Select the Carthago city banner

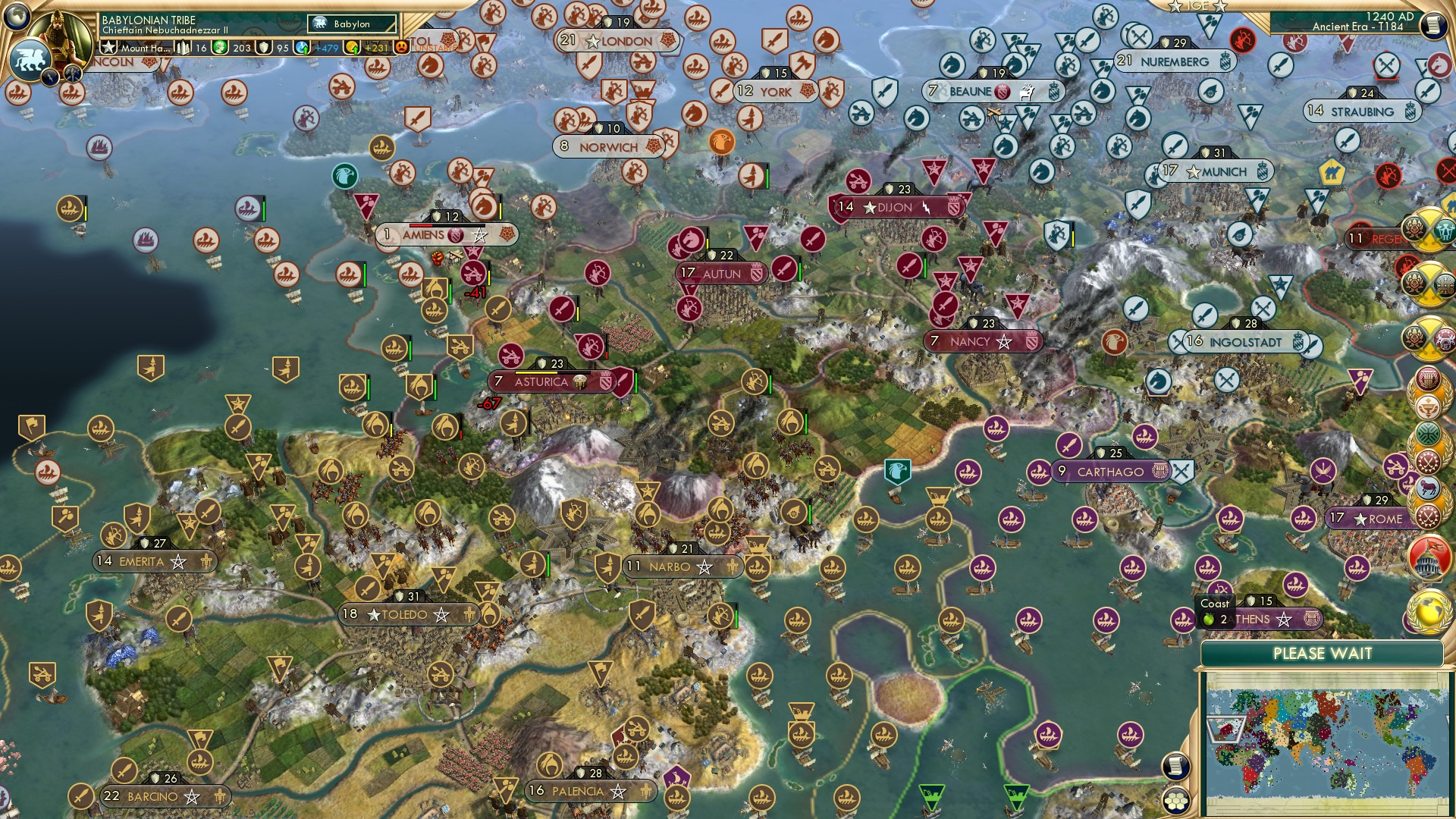coord(1109,472)
